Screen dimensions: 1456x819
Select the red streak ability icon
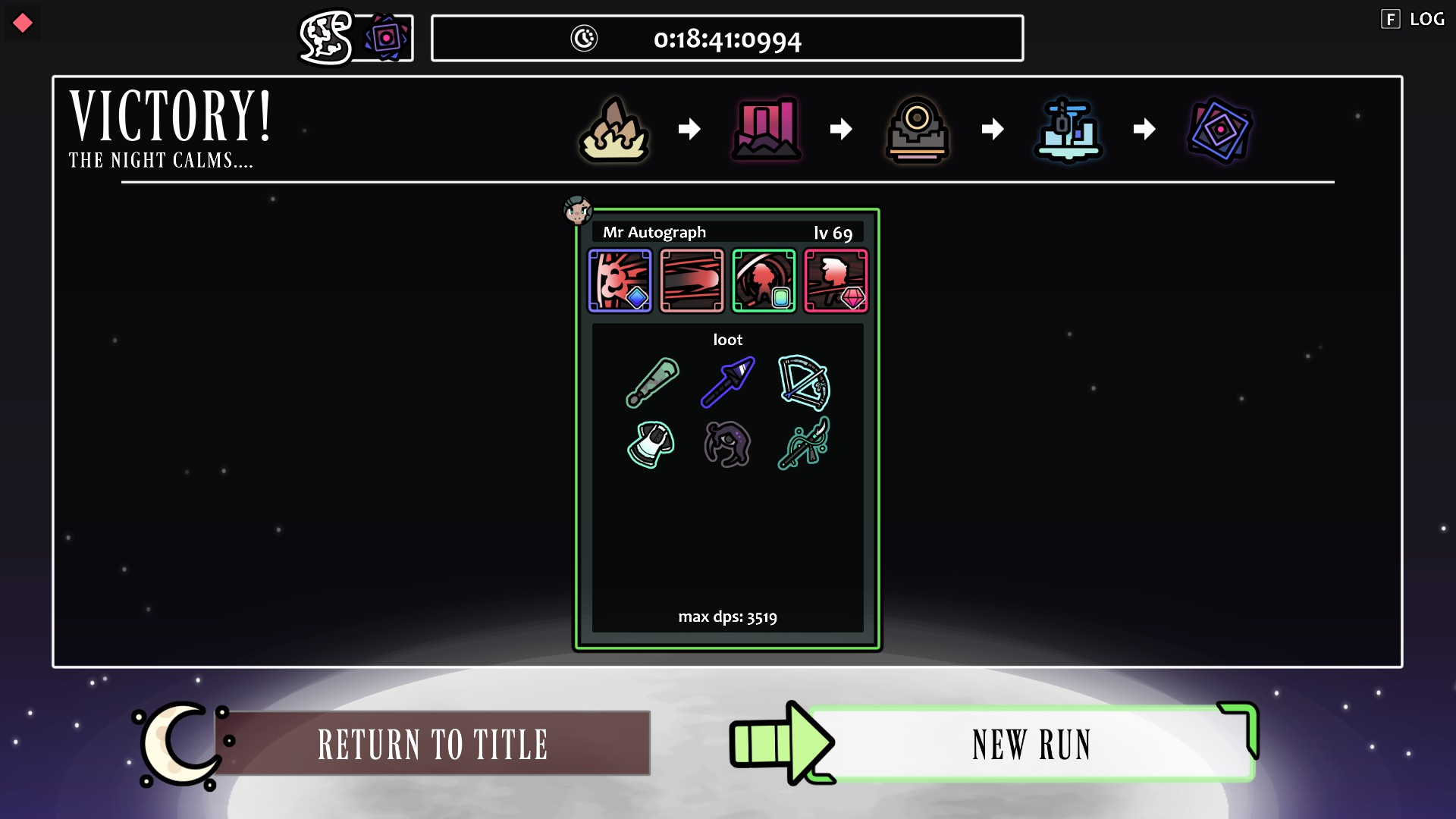[692, 281]
